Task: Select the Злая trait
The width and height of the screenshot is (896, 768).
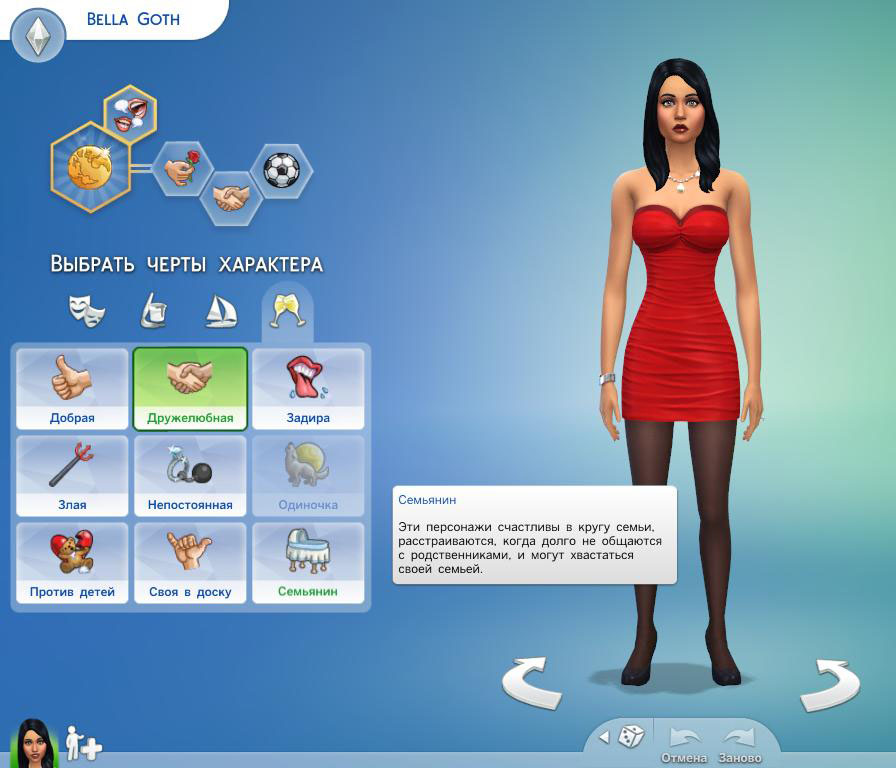Action: (x=72, y=475)
